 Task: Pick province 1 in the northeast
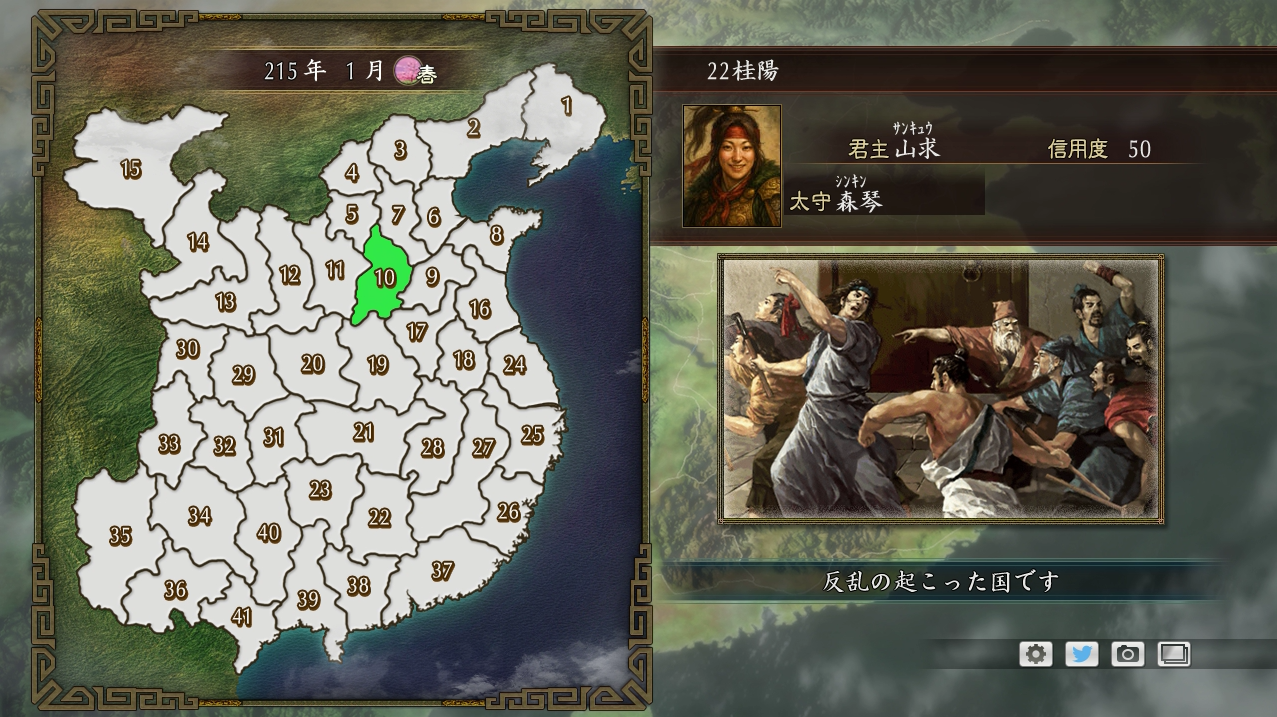pos(567,106)
